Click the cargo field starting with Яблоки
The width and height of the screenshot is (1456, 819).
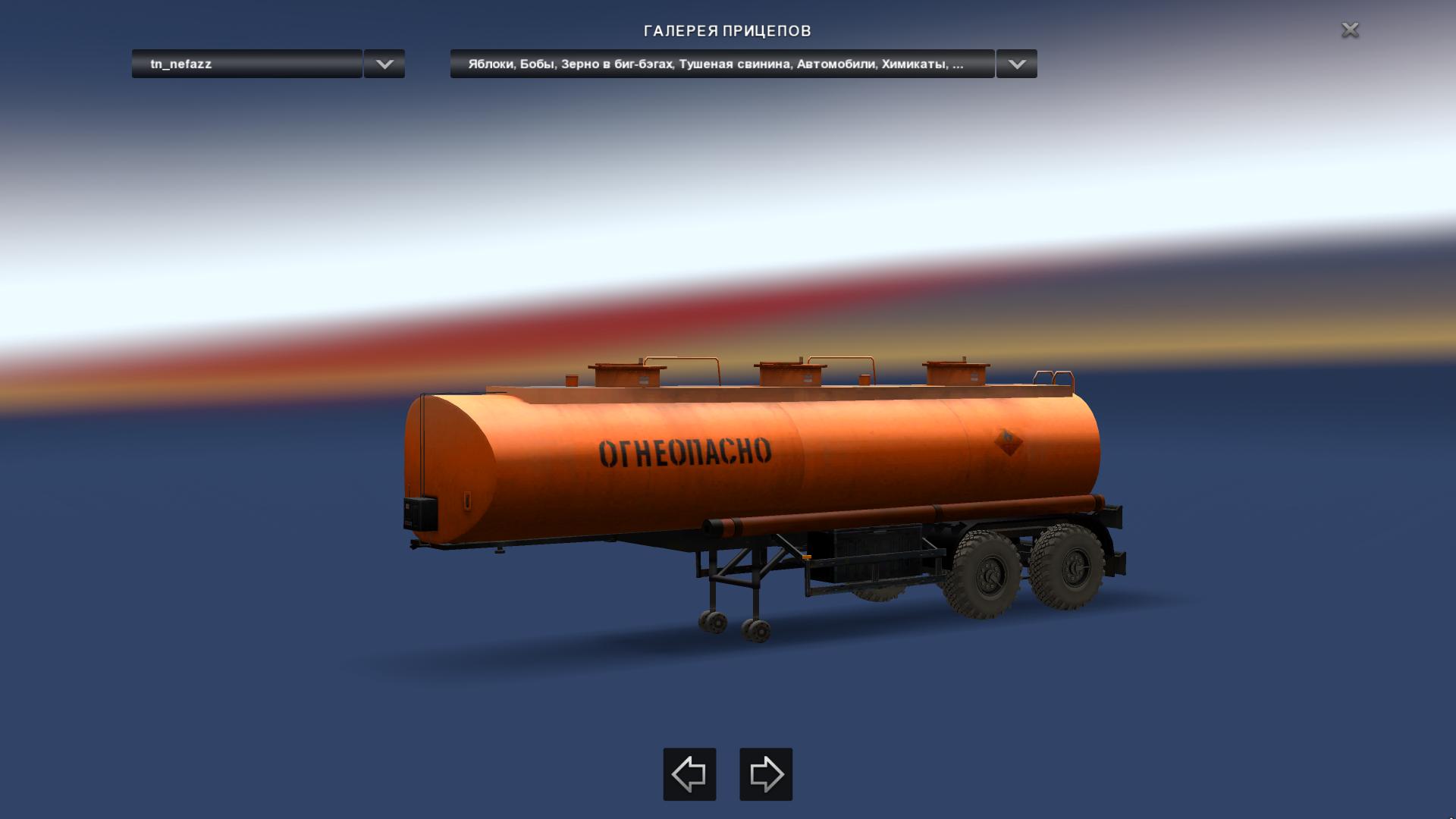click(721, 64)
